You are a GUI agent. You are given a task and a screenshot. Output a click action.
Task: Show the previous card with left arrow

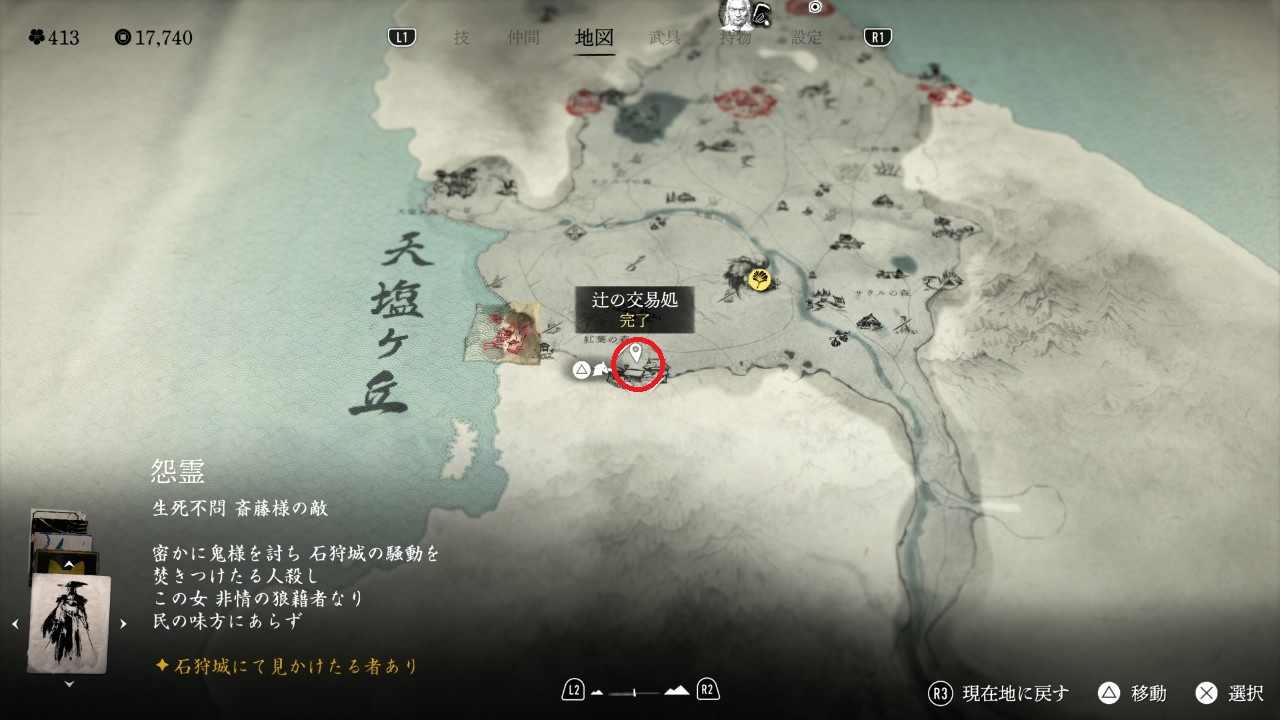[15, 624]
